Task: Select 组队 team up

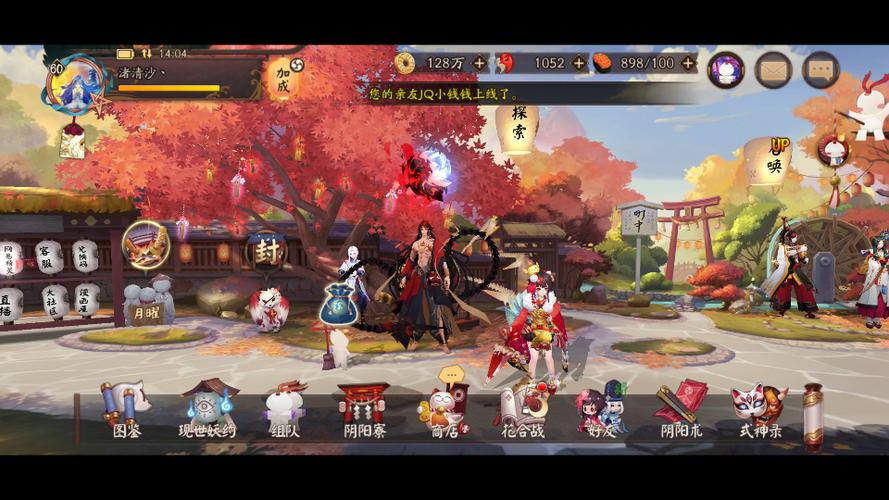Action: 285,410
